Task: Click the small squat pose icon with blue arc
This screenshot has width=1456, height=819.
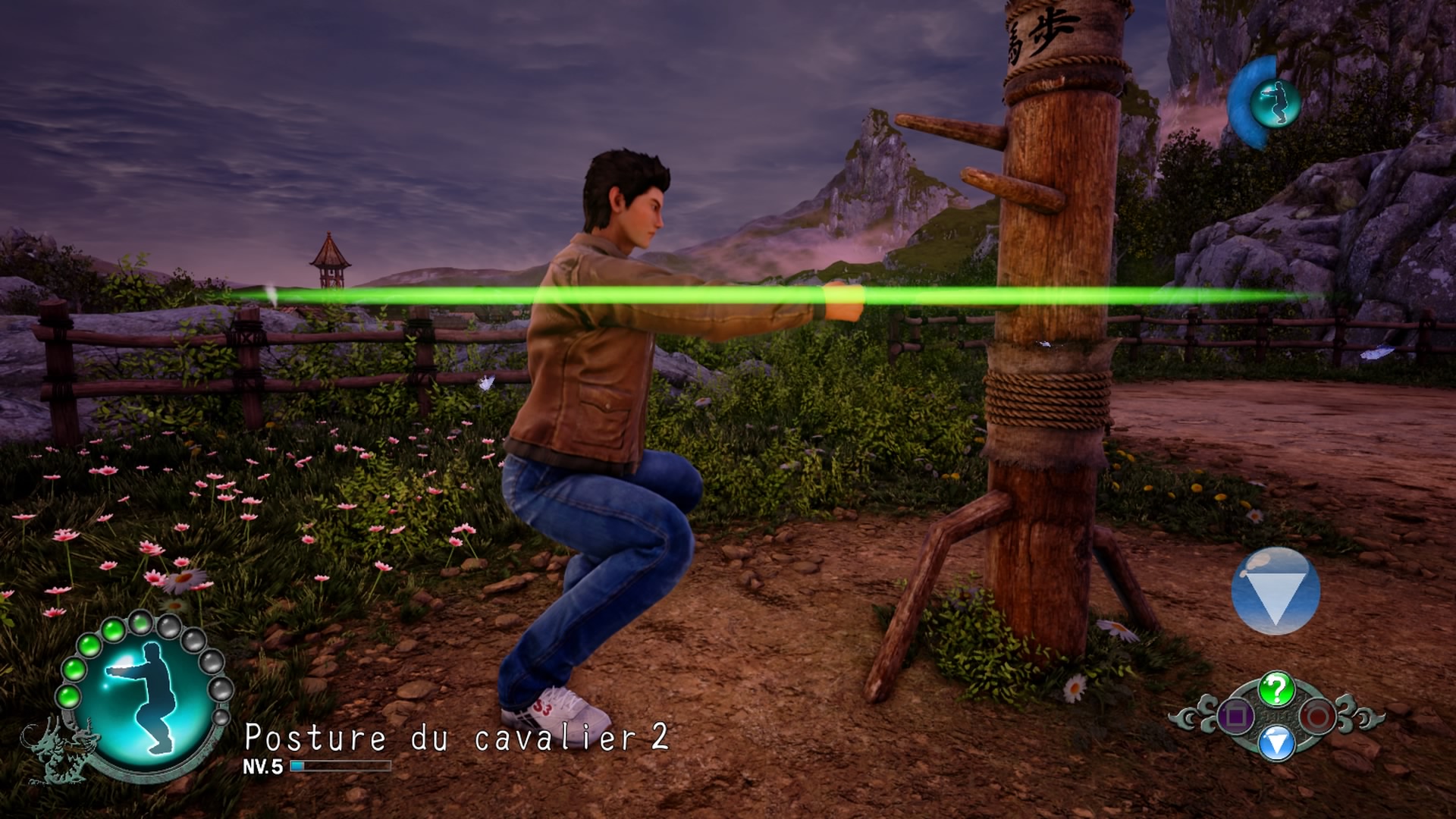Action: (x=1274, y=102)
